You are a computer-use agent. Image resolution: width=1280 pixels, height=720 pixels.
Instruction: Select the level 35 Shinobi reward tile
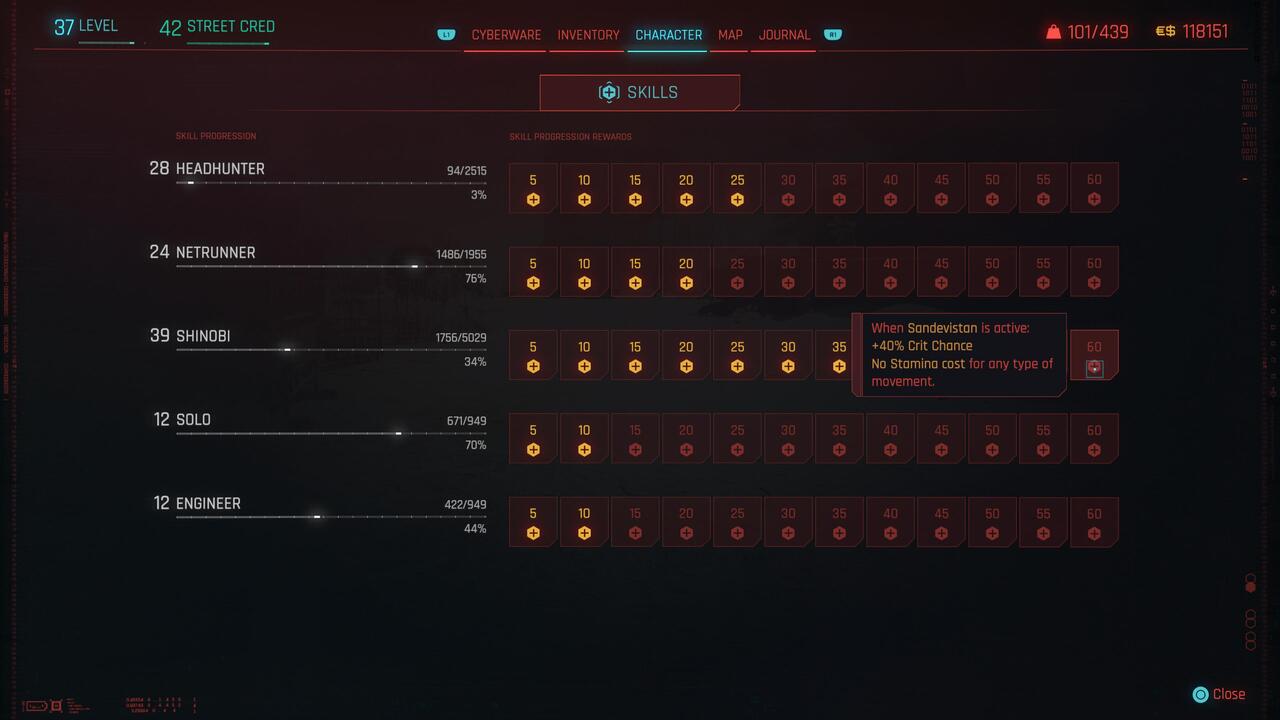839,355
